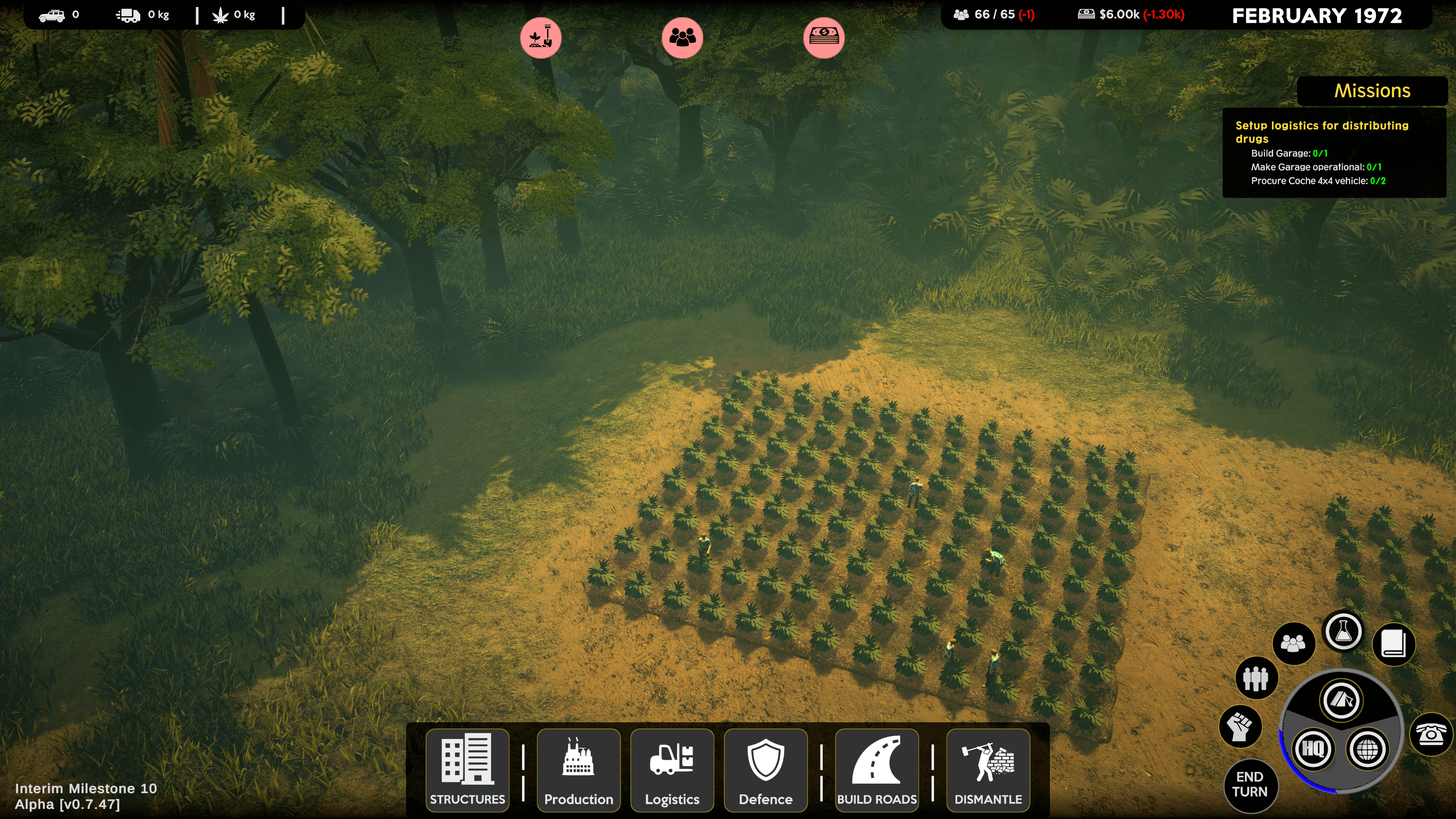Image resolution: width=1456 pixels, height=819 pixels.
Task: Choose the Defence category
Action: [765, 770]
